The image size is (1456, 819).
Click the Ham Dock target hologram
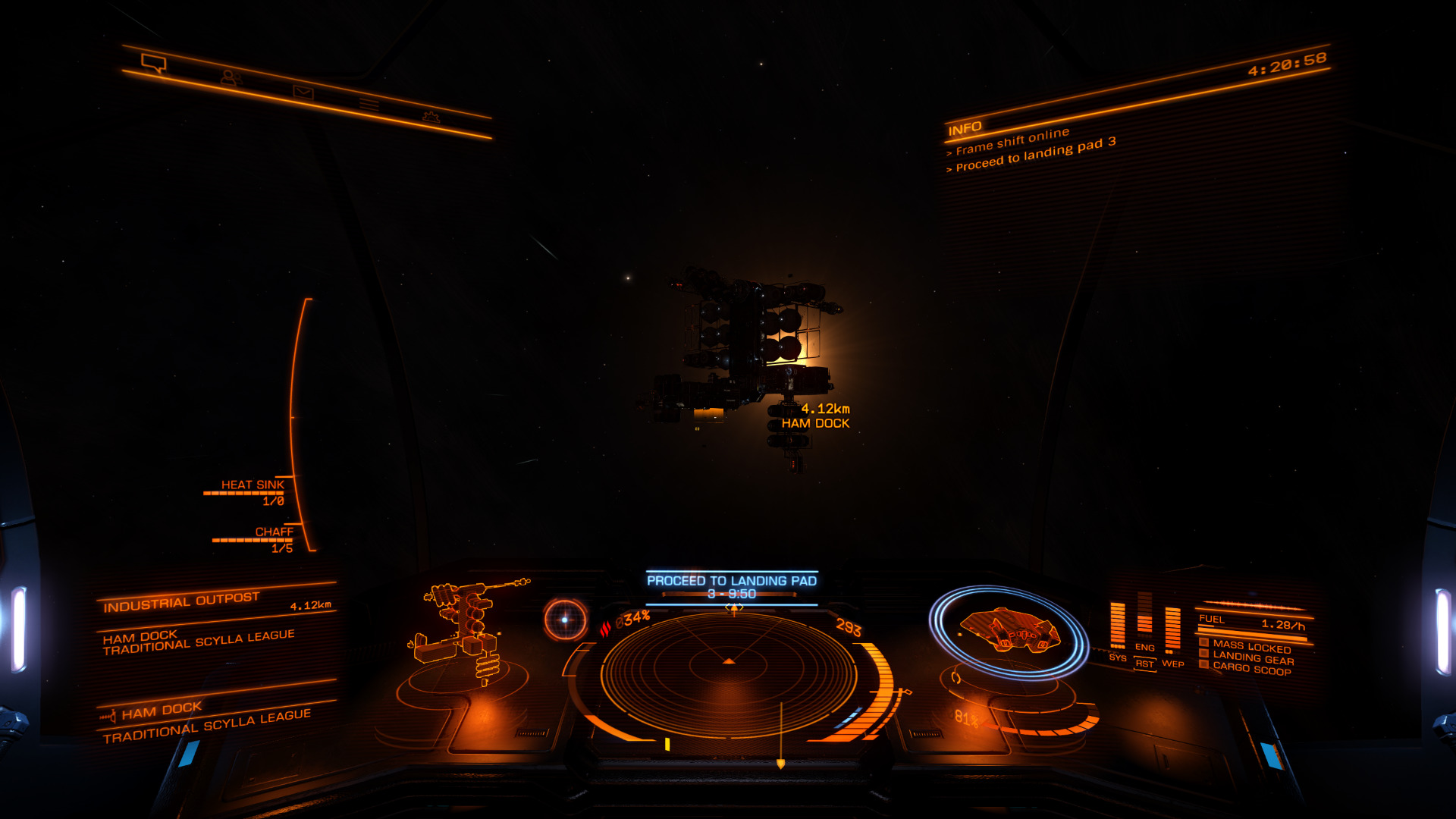point(465,631)
